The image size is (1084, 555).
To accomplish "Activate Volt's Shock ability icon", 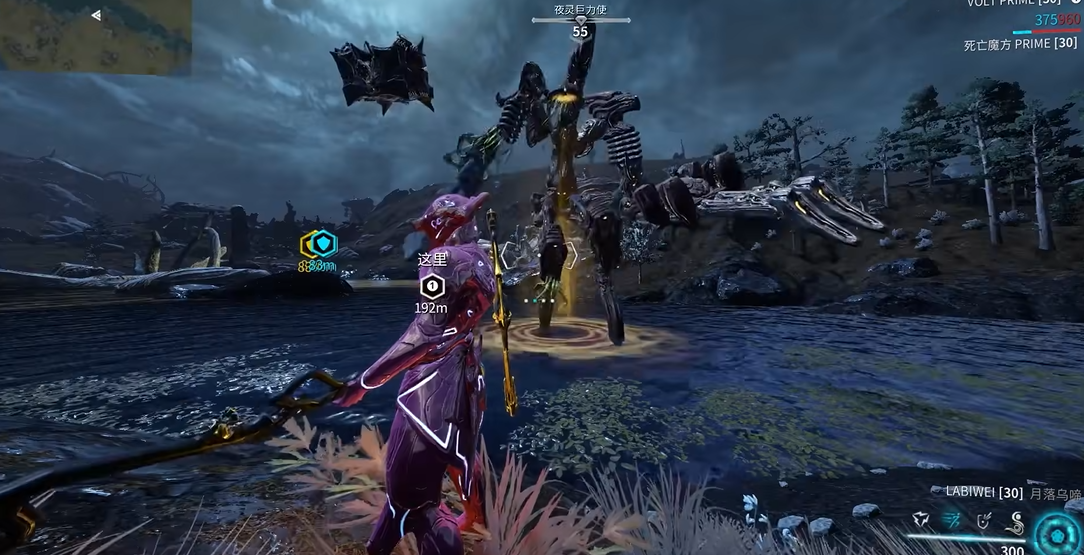I will [x=921, y=520].
